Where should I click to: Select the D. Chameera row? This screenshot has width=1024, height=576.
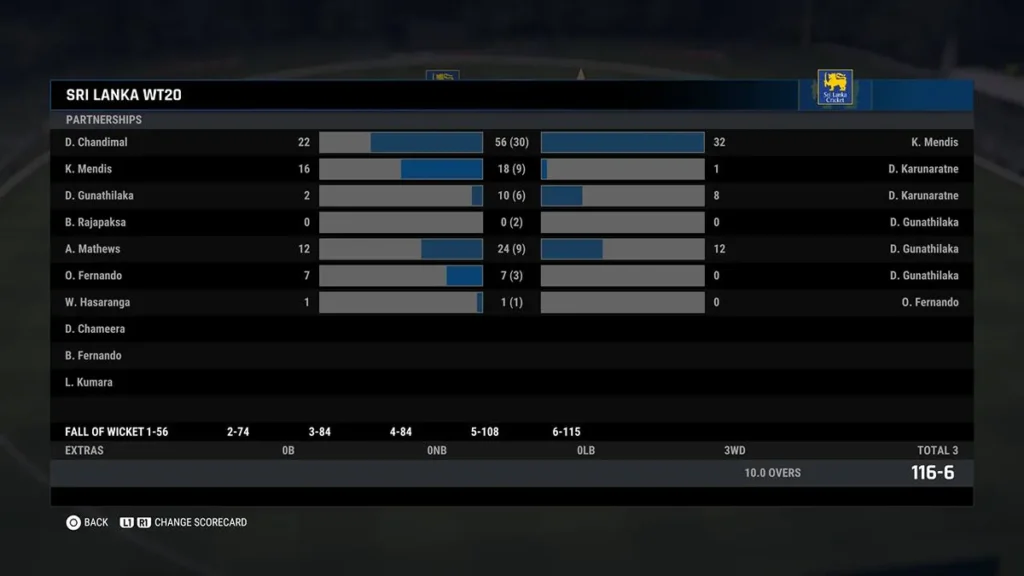coord(95,329)
